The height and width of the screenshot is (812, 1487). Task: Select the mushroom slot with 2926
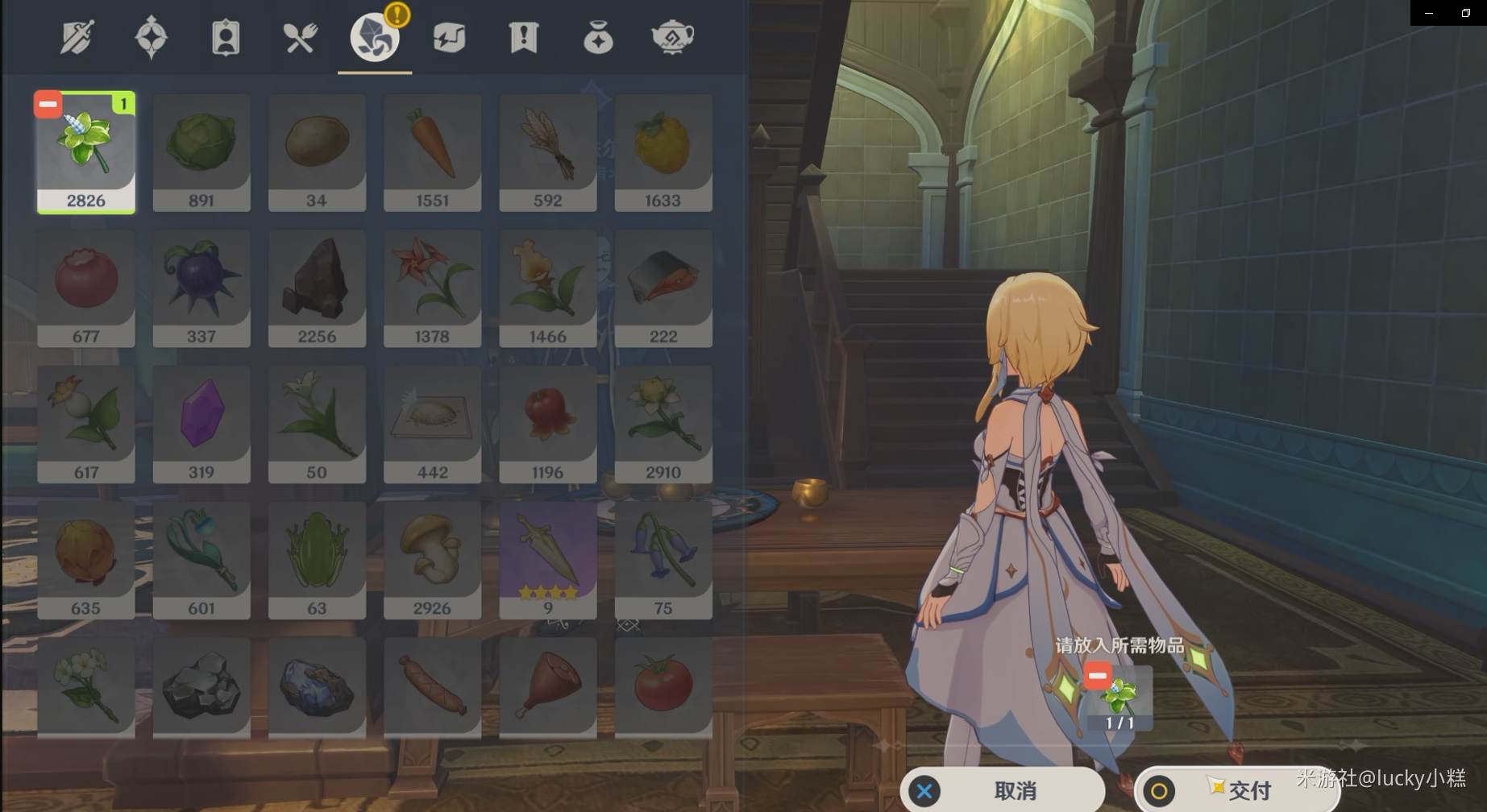point(432,560)
